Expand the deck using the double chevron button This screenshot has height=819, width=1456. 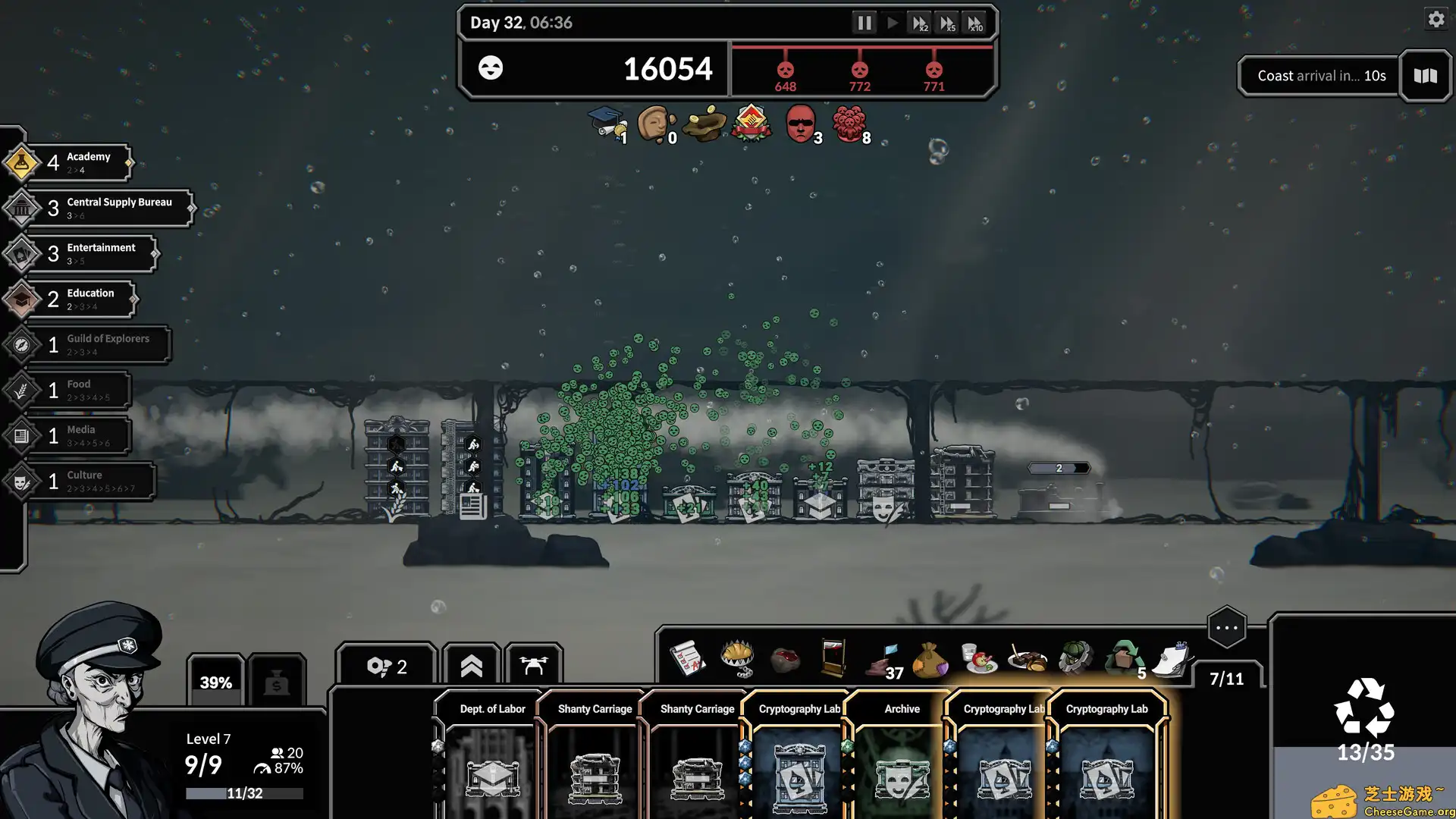pyautogui.click(x=471, y=664)
